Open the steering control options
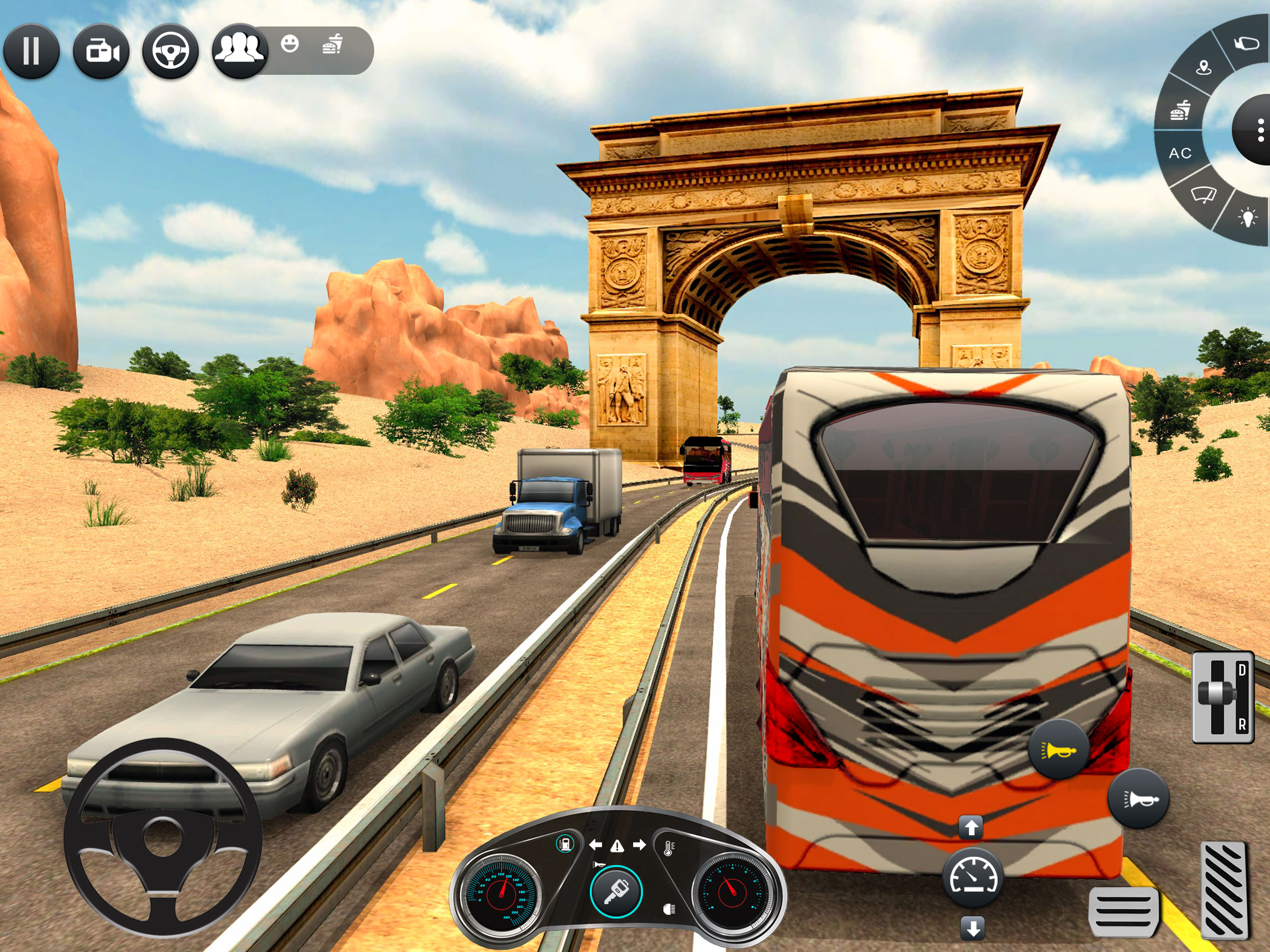The image size is (1270, 952). pos(171,52)
